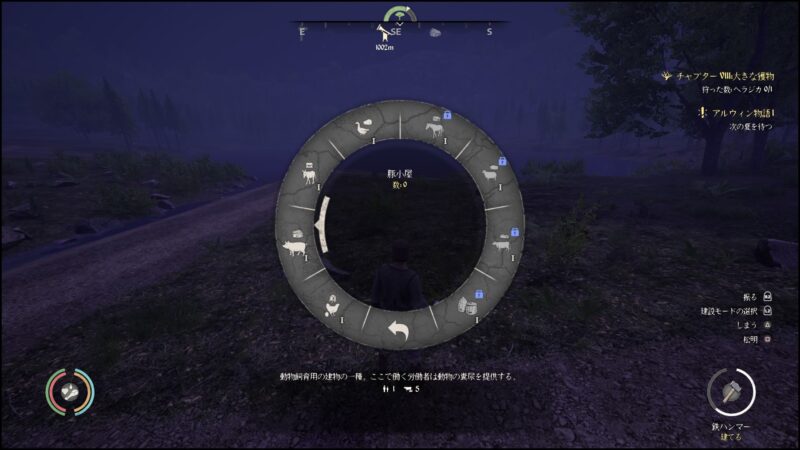Click the circular player status indicator
The width and height of the screenshot is (800, 450).
pyautogui.click(x=70, y=393)
